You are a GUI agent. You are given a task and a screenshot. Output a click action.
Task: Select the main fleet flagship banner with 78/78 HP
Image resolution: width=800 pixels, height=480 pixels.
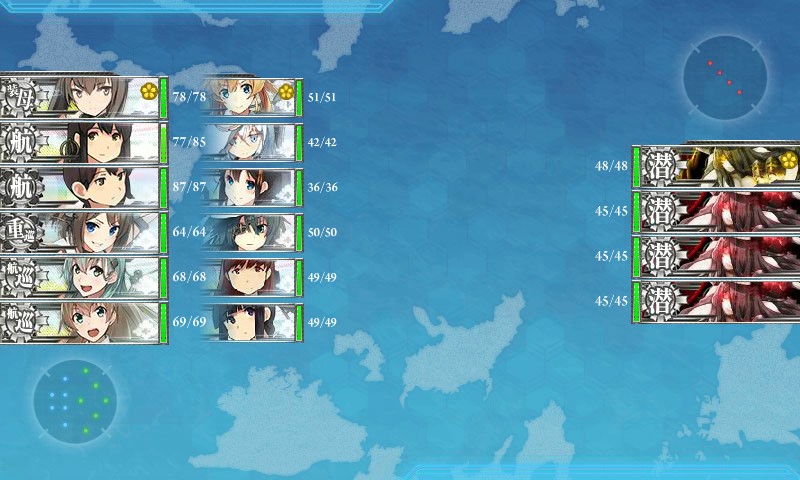click(x=82, y=97)
